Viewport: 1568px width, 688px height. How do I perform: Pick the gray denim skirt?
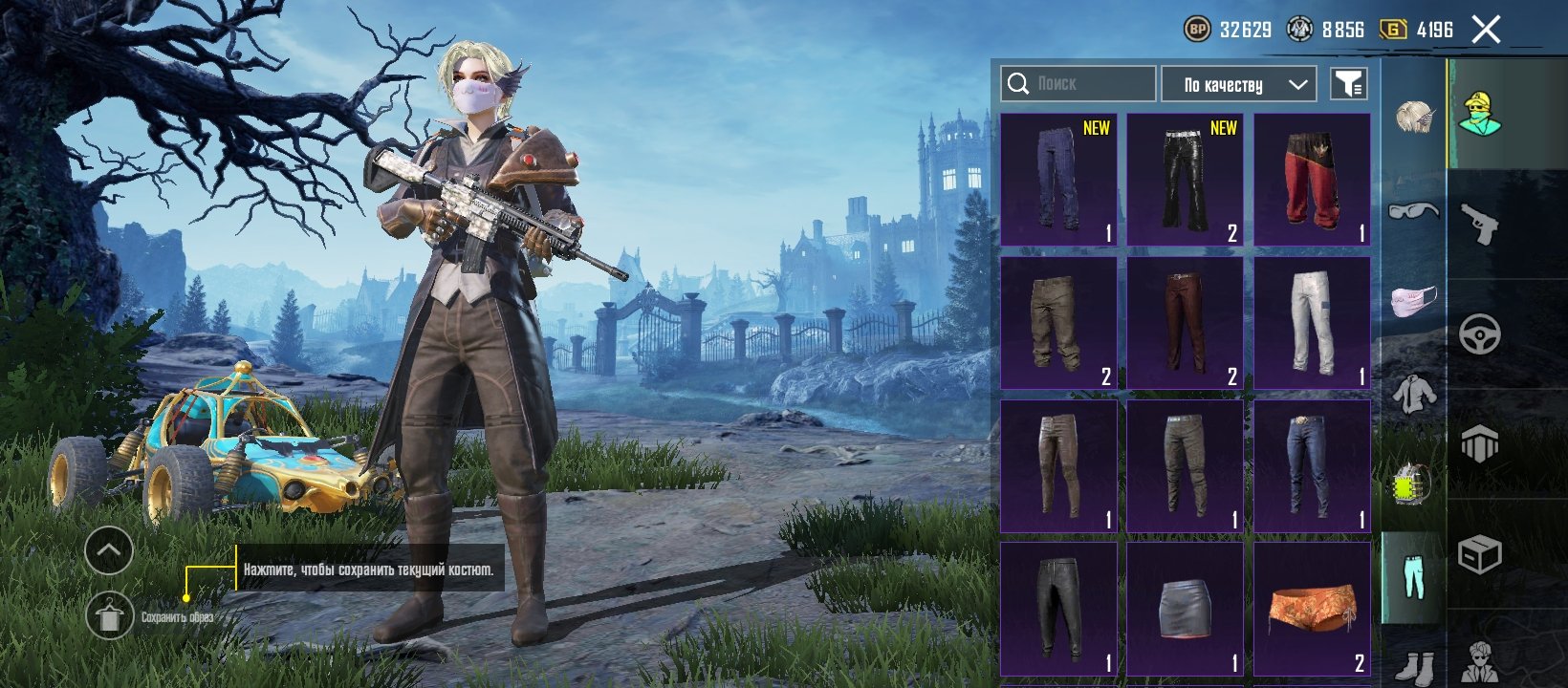tap(1185, 610)
